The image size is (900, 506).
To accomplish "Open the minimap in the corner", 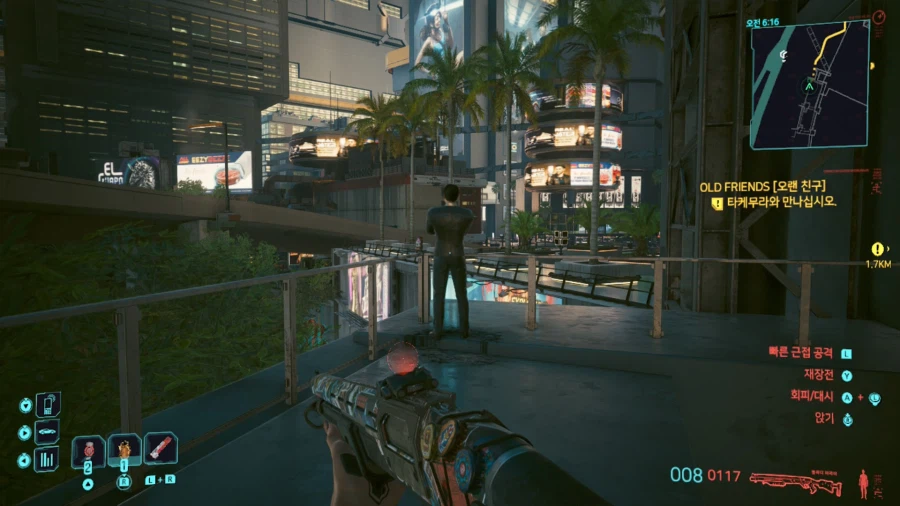I will (810, 85).
